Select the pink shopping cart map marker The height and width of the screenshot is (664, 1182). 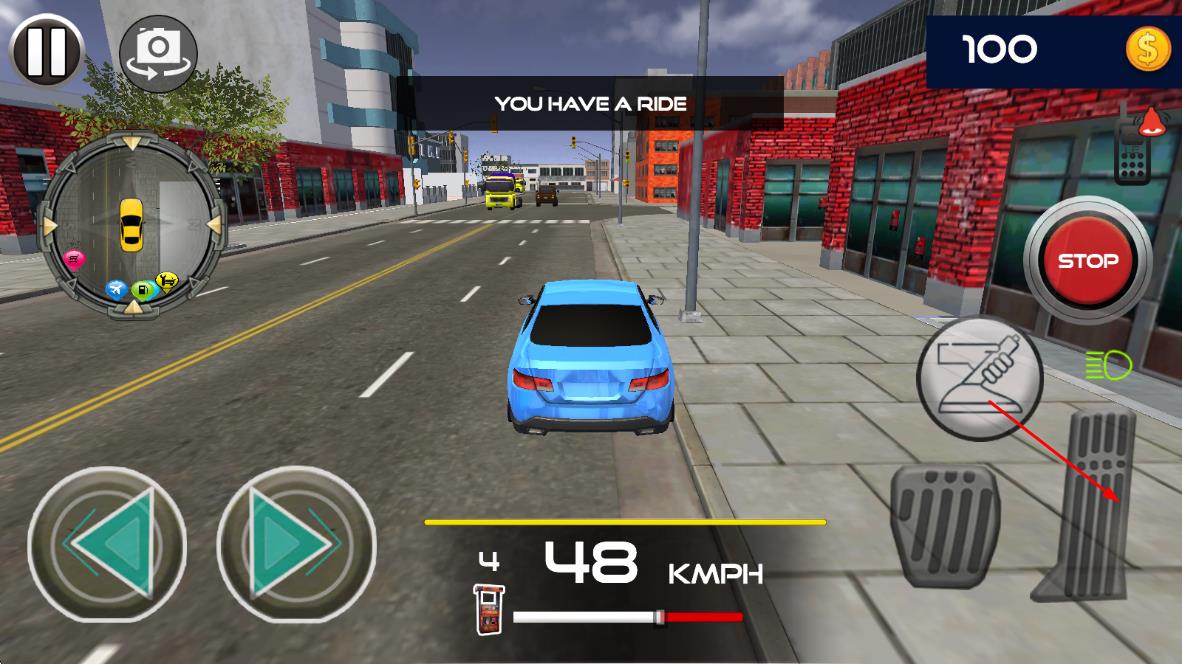(x=74, y=260)
